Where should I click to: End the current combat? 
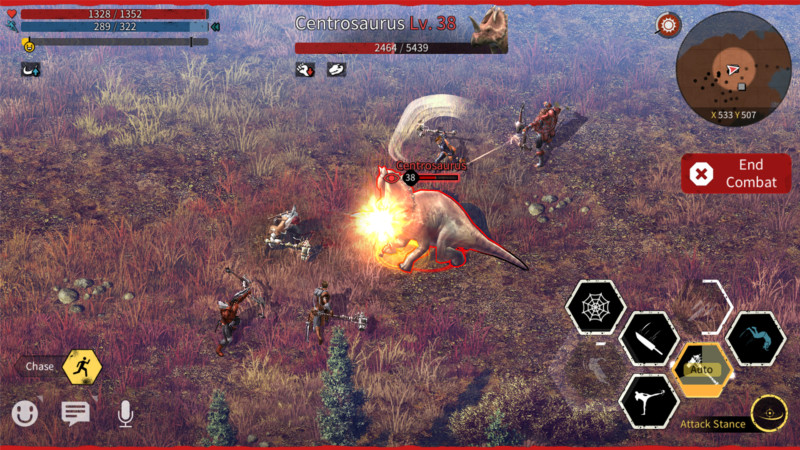[736, 173]
